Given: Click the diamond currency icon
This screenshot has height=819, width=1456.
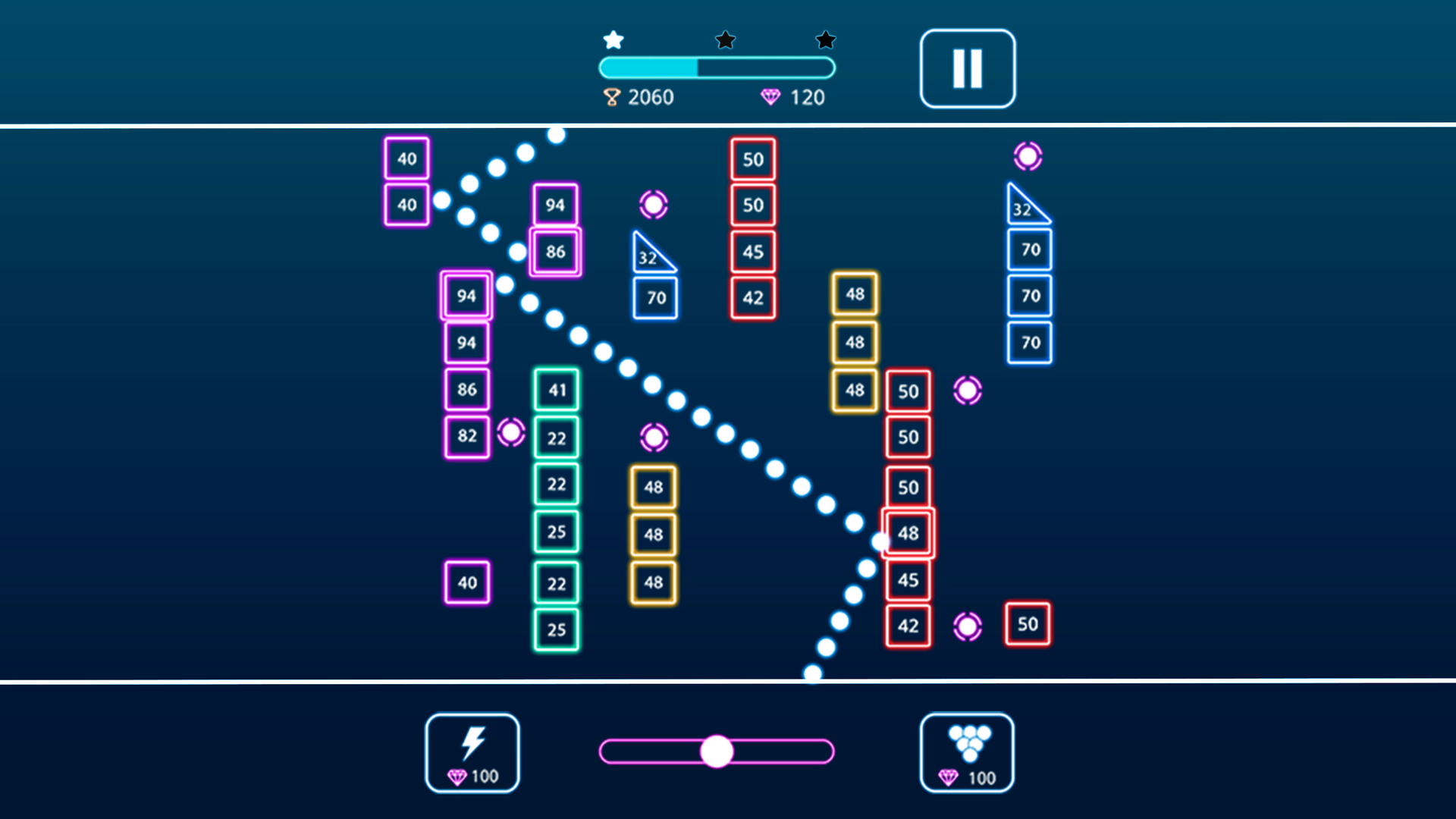Looking at the screenshot, I should [x=772, y=97].
